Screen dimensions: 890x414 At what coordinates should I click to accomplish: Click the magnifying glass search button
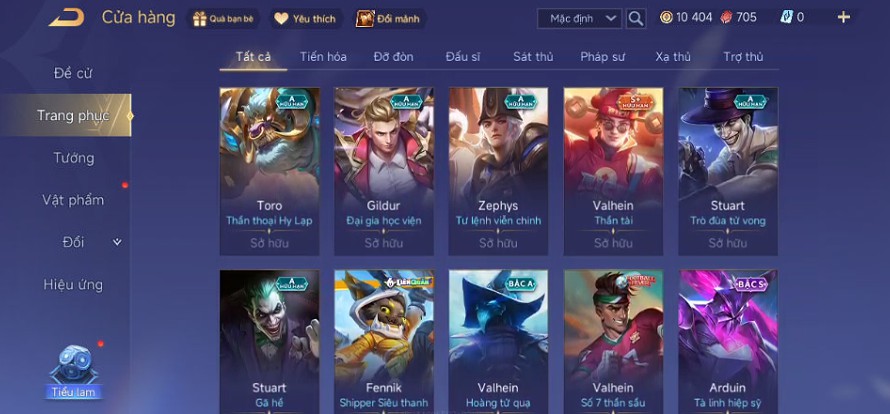[636, 18]
